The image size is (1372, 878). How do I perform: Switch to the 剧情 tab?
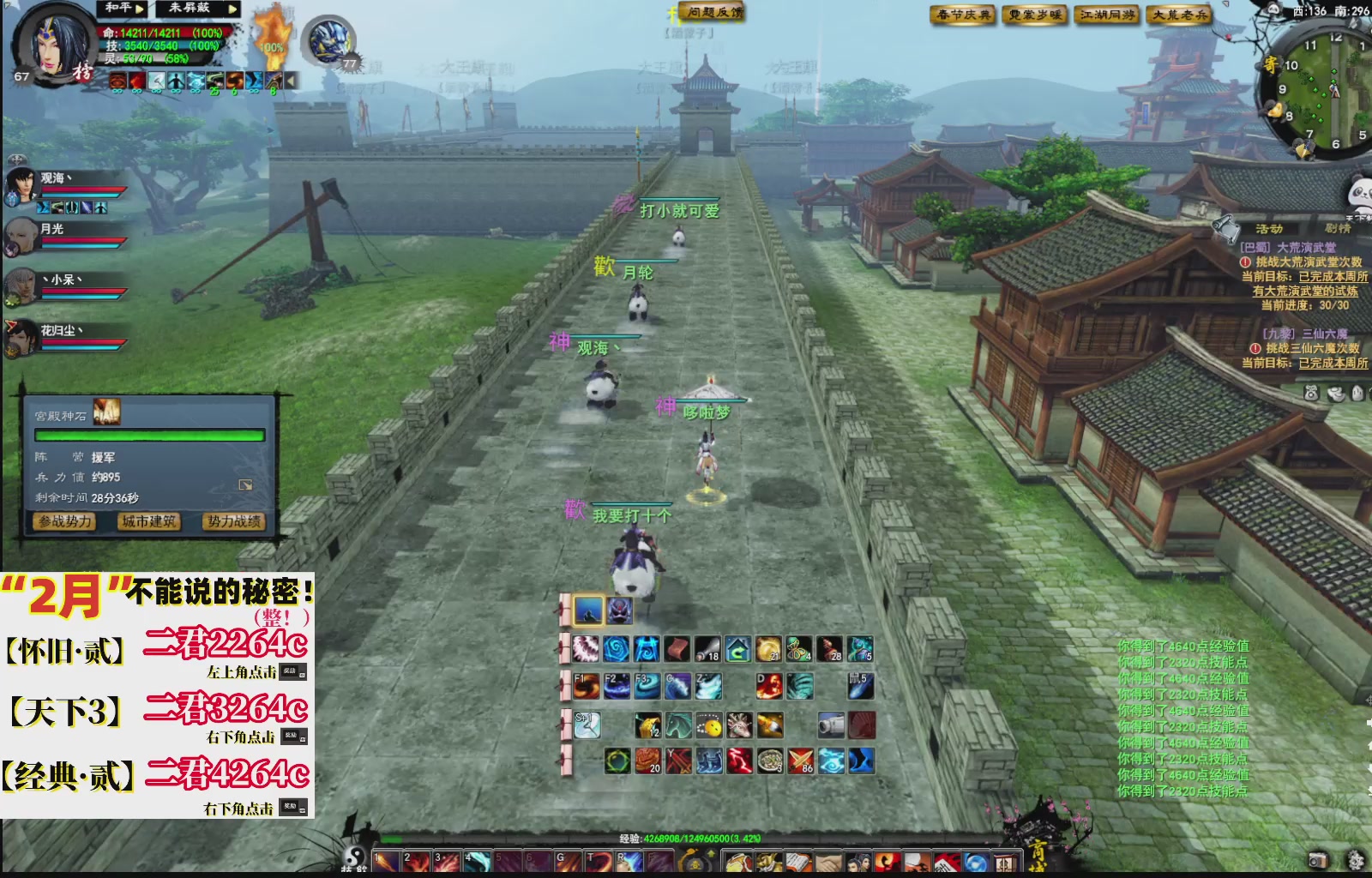coord(1339,227)
